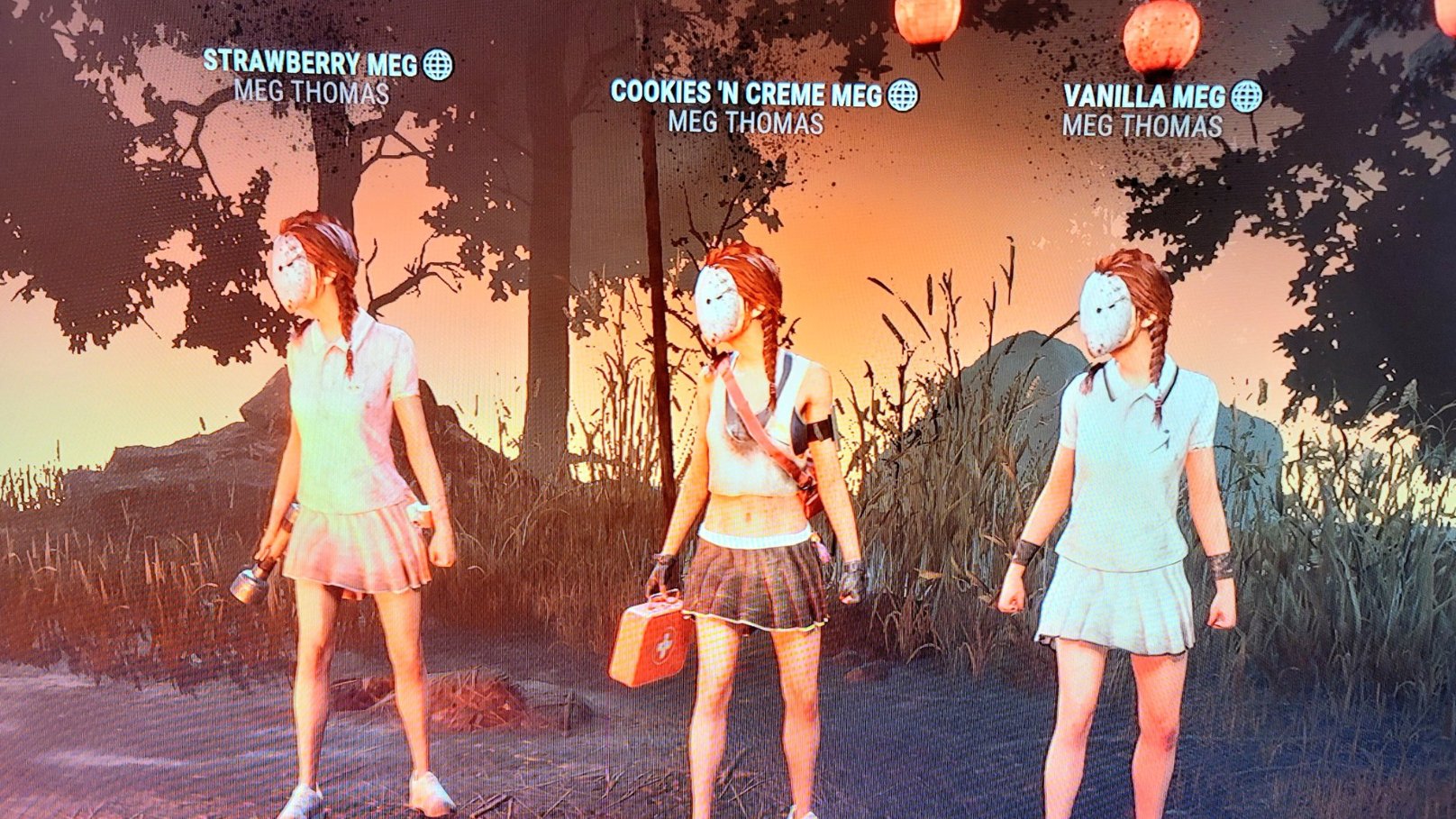Click the red med-kit held by middle Meg
Image resolution: width=1456 pixels, height=819 pixels.
click(x=661, y=639)
